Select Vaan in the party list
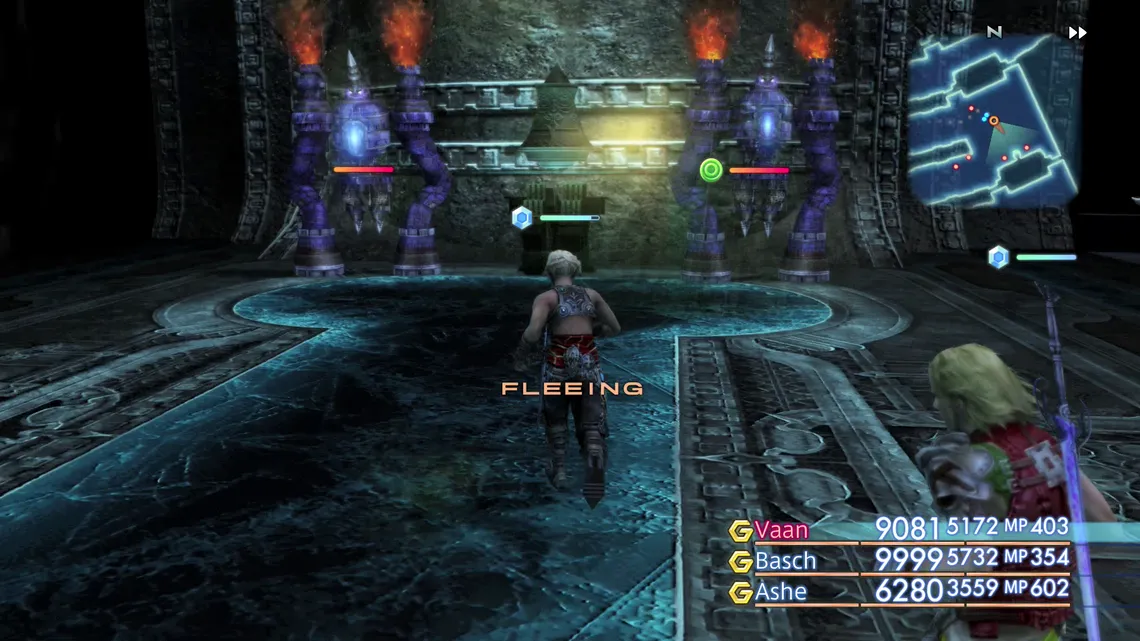 click(781, 530)
